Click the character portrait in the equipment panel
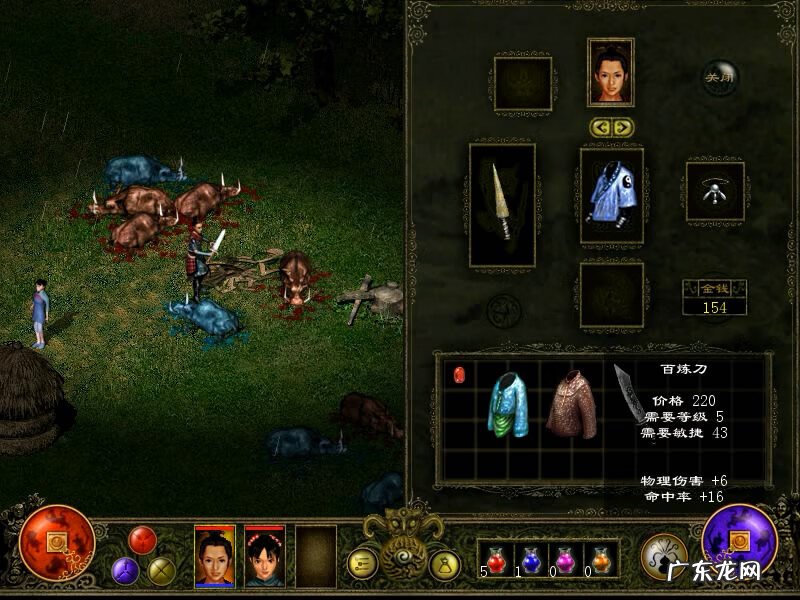 click(x=611, y=72)
